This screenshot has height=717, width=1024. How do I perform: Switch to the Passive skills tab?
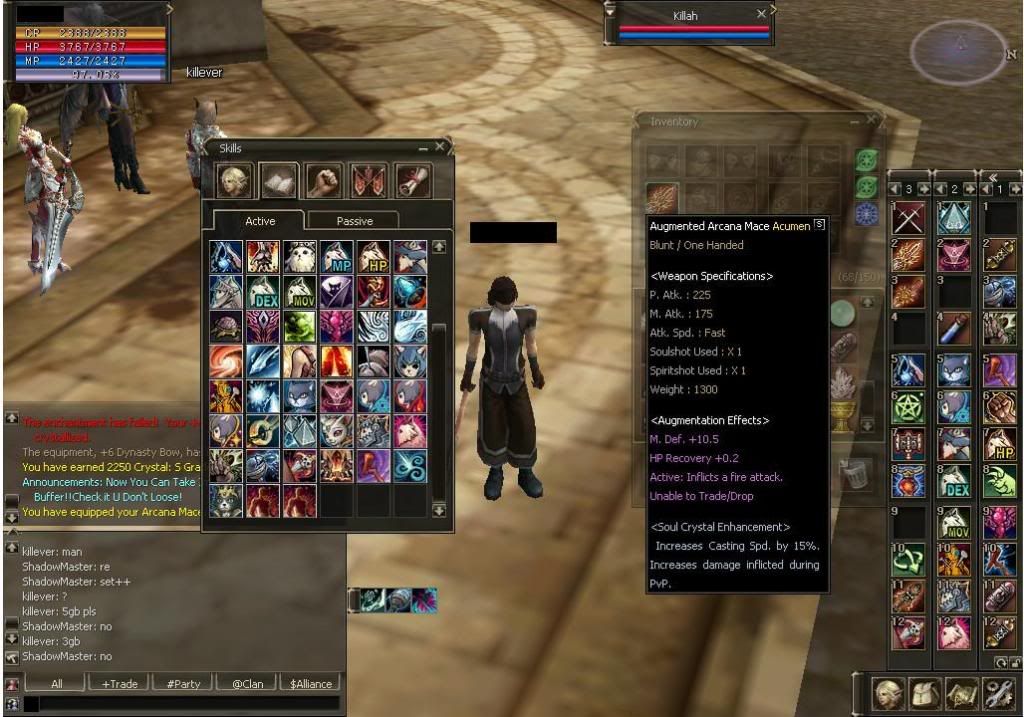pyautogui.click(x=354, y=221)
